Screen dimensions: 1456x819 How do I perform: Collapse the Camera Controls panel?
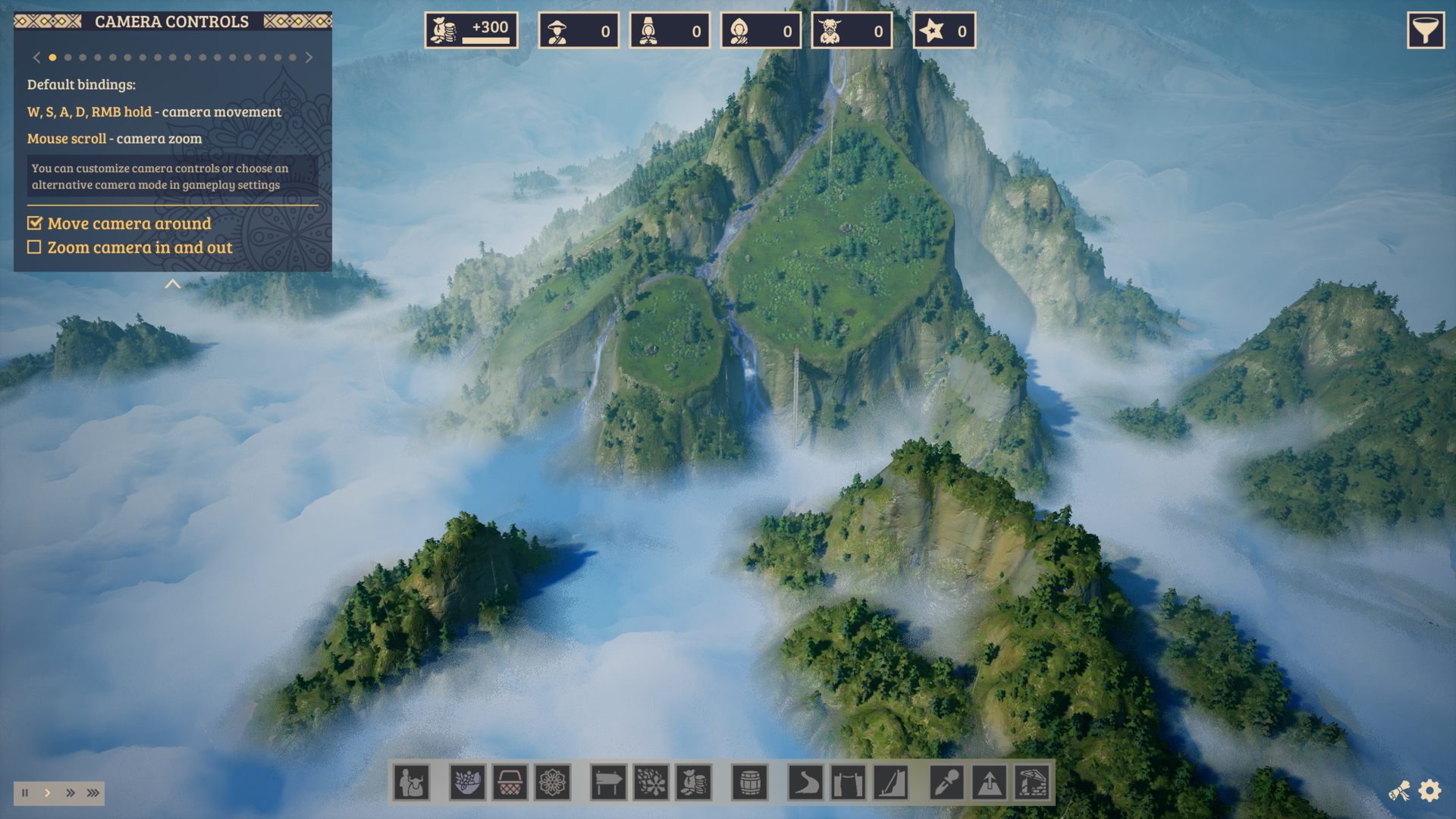click(x=173, y=284)
